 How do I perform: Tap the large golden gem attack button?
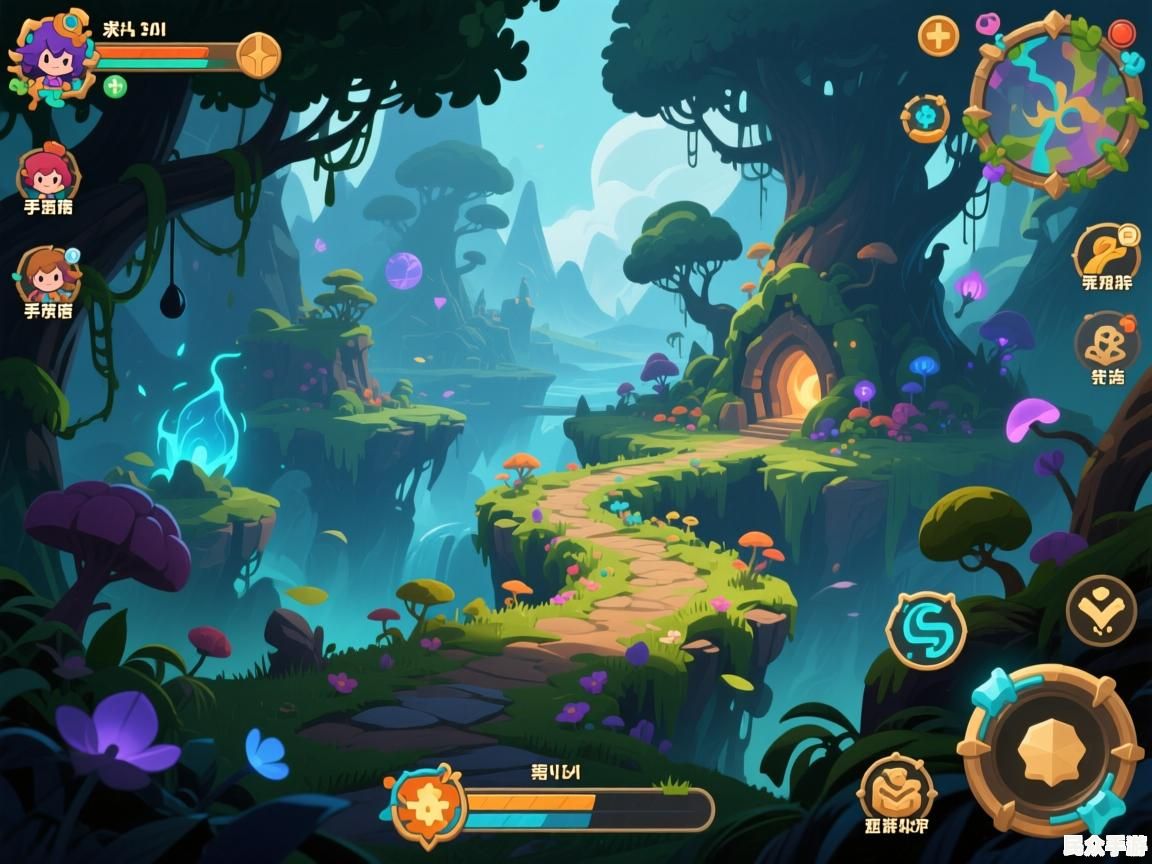point(1050,751)
